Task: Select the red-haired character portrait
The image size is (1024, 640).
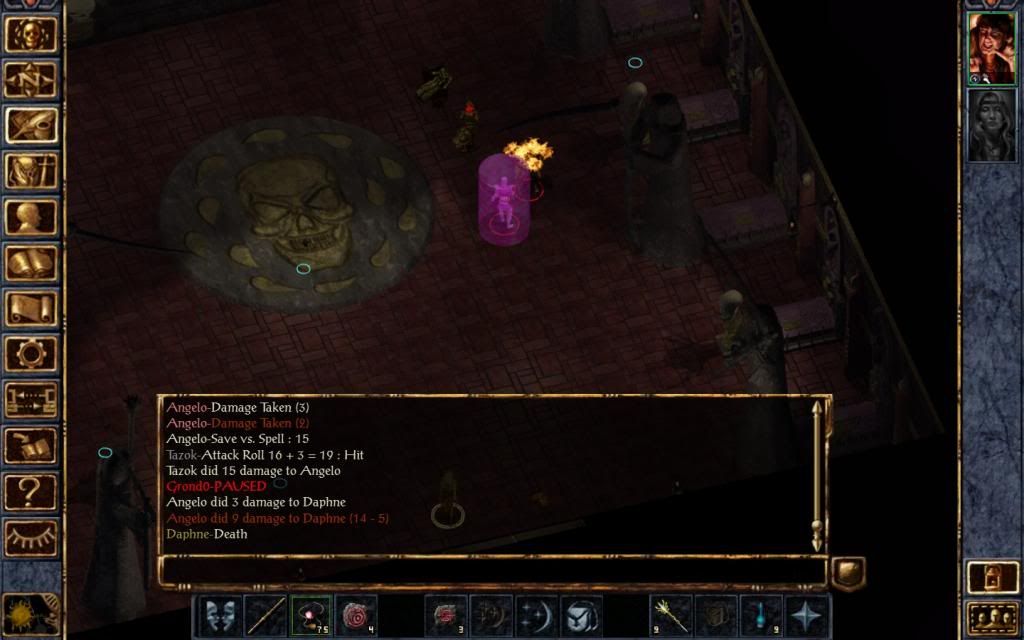Action: pyautogui.click(x=991, y=48)
